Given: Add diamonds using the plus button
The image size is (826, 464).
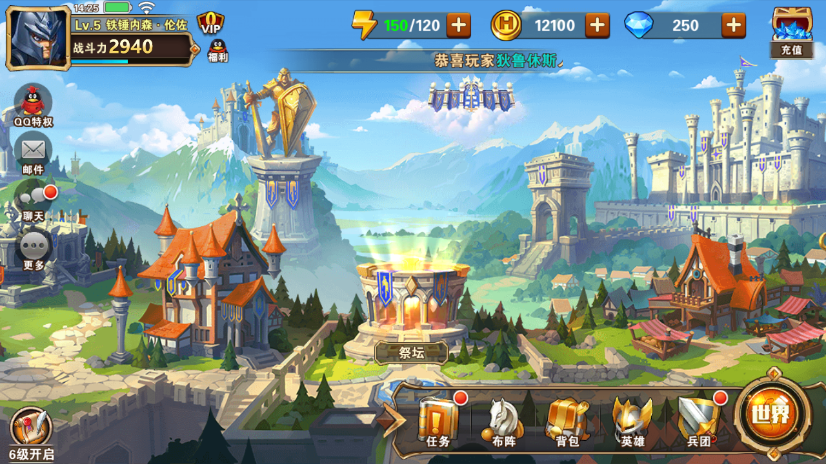Looking at the screenshot, I should point(734,26).
